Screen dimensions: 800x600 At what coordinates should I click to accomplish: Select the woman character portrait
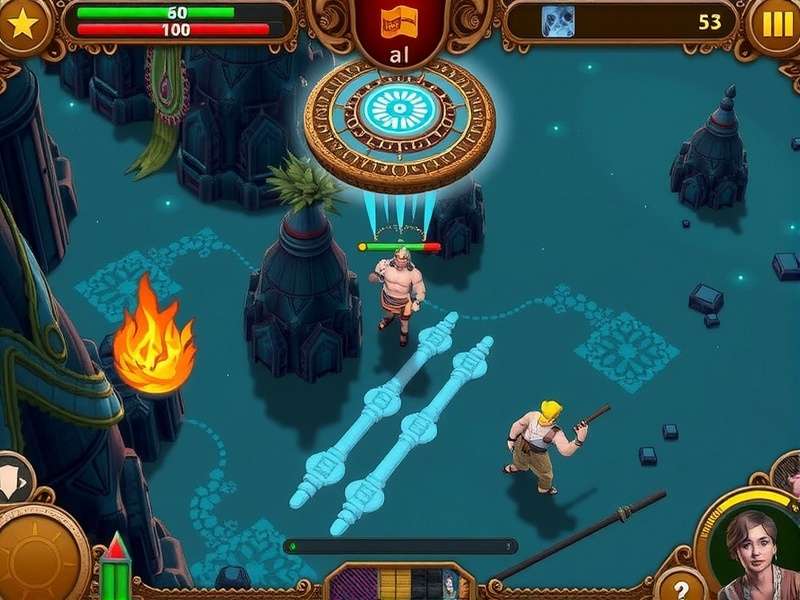coord(751,553)
